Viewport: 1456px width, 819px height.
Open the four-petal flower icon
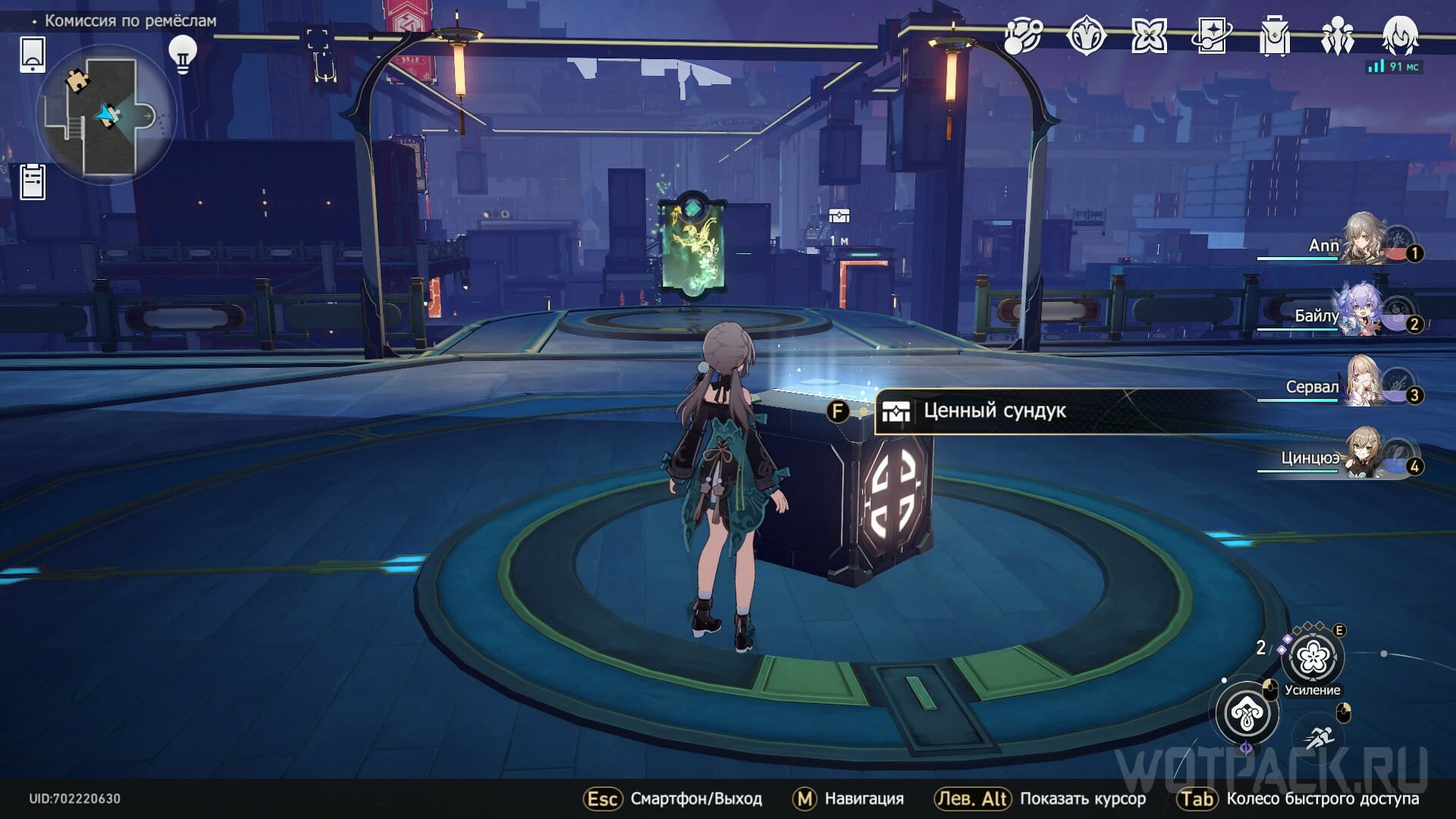click(1149, 36)
